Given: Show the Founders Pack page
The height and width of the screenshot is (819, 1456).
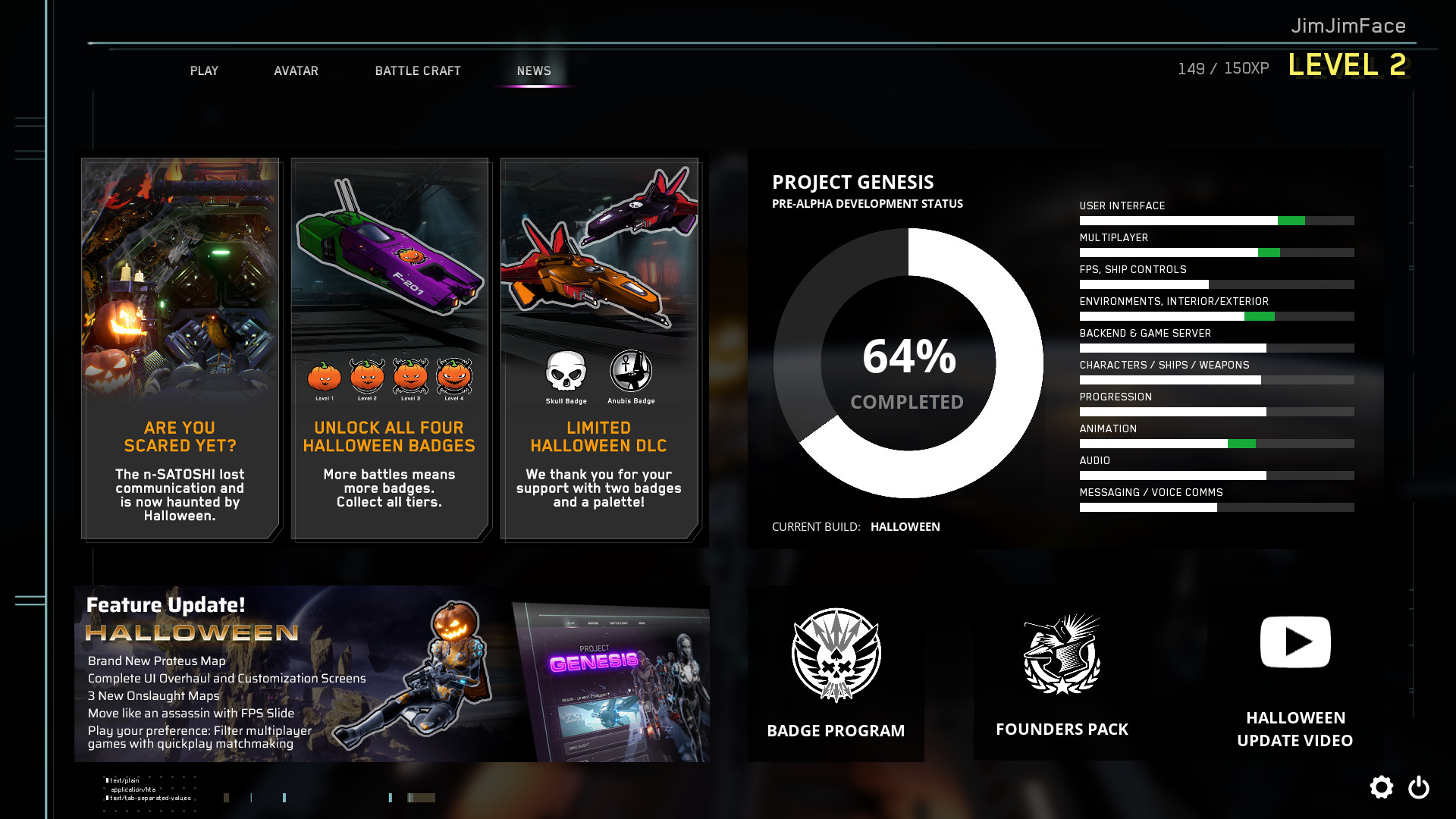Looking at the screenshot, I should [x=1062, y=673].
